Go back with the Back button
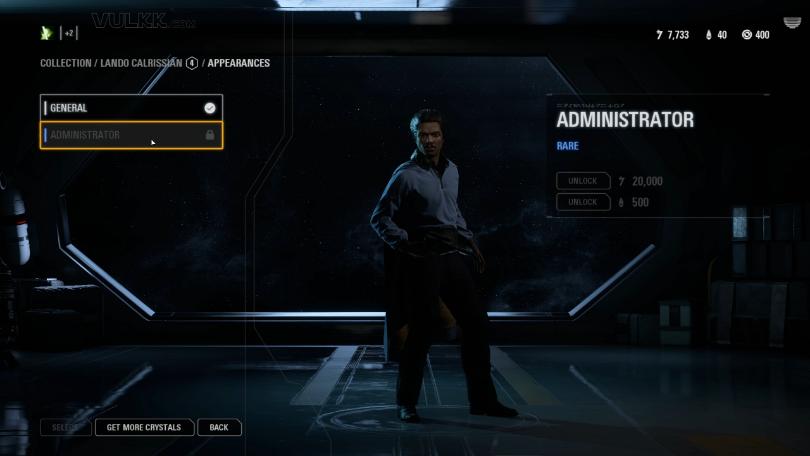Viewport: 810px width, 456px height. click(x=219, y=428)
